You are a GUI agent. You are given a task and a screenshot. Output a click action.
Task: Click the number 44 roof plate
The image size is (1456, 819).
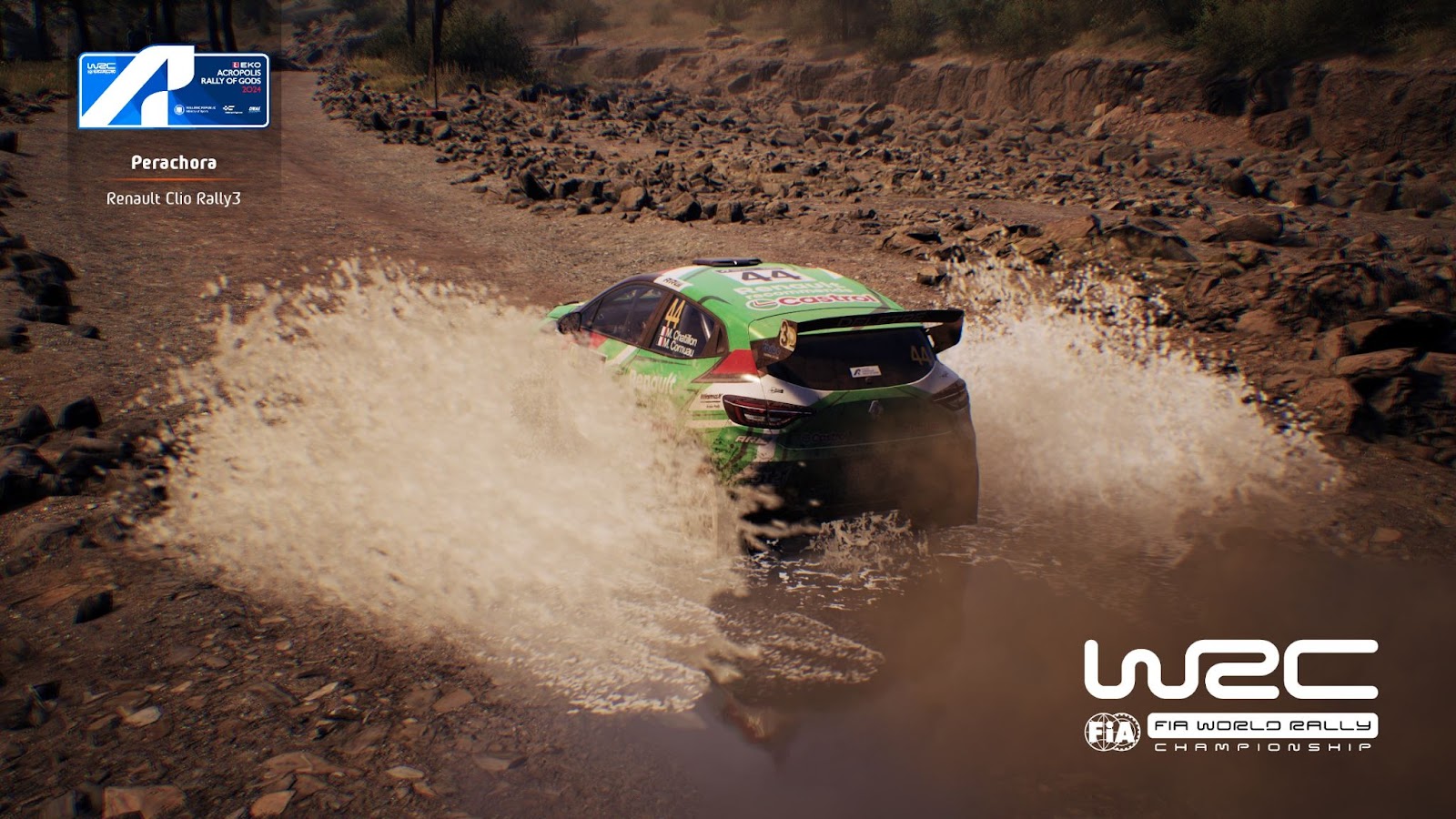(x=767, y=275)
